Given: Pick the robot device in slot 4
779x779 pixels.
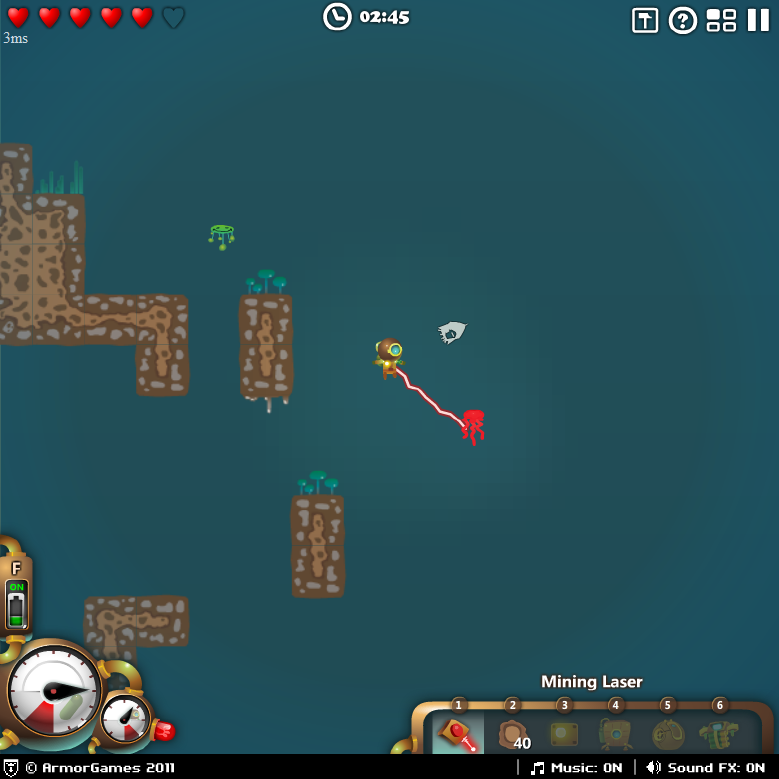Looking at the screenshot, I should (x=615, y=735).
